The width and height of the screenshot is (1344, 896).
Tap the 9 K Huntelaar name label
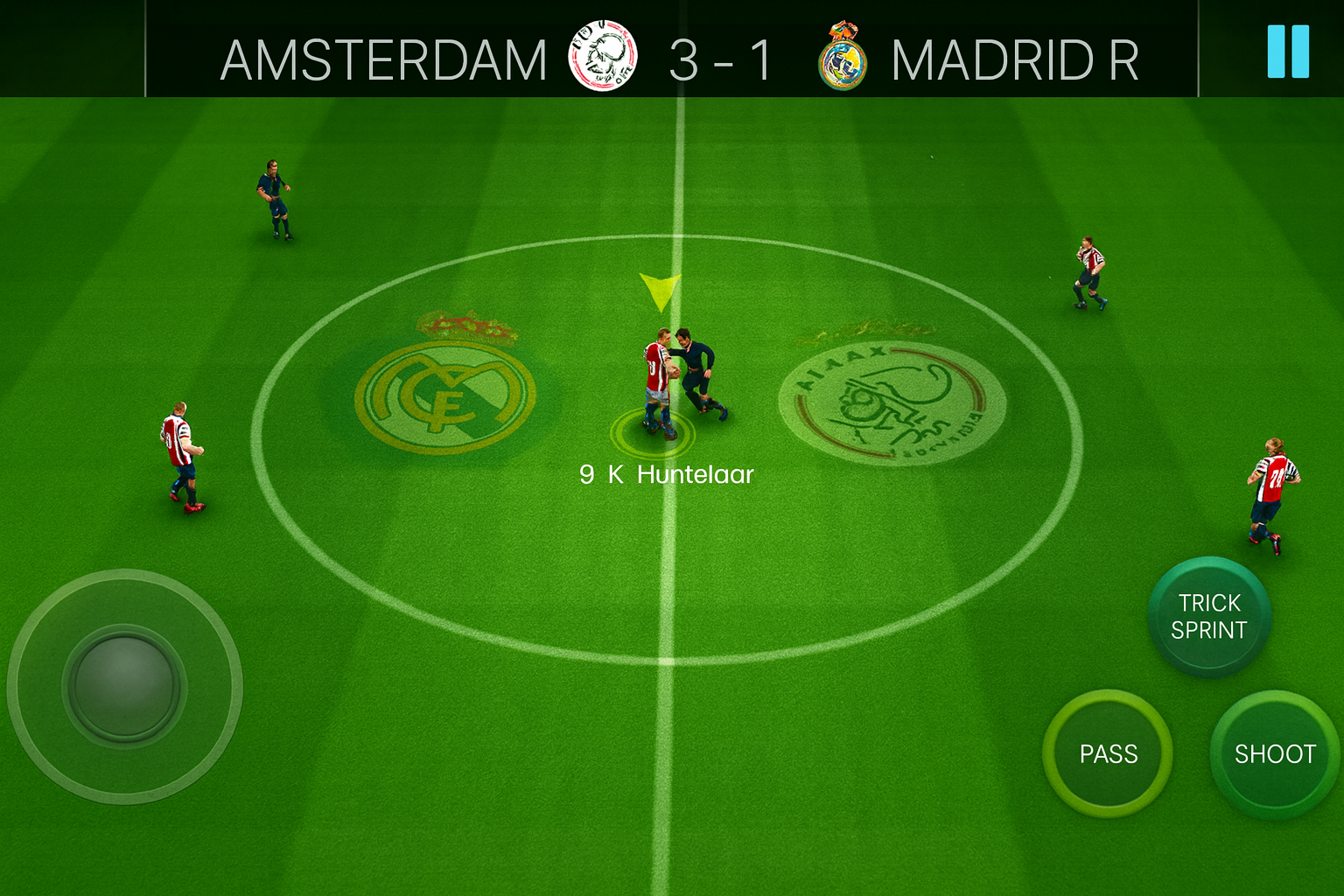pos(667,474)
